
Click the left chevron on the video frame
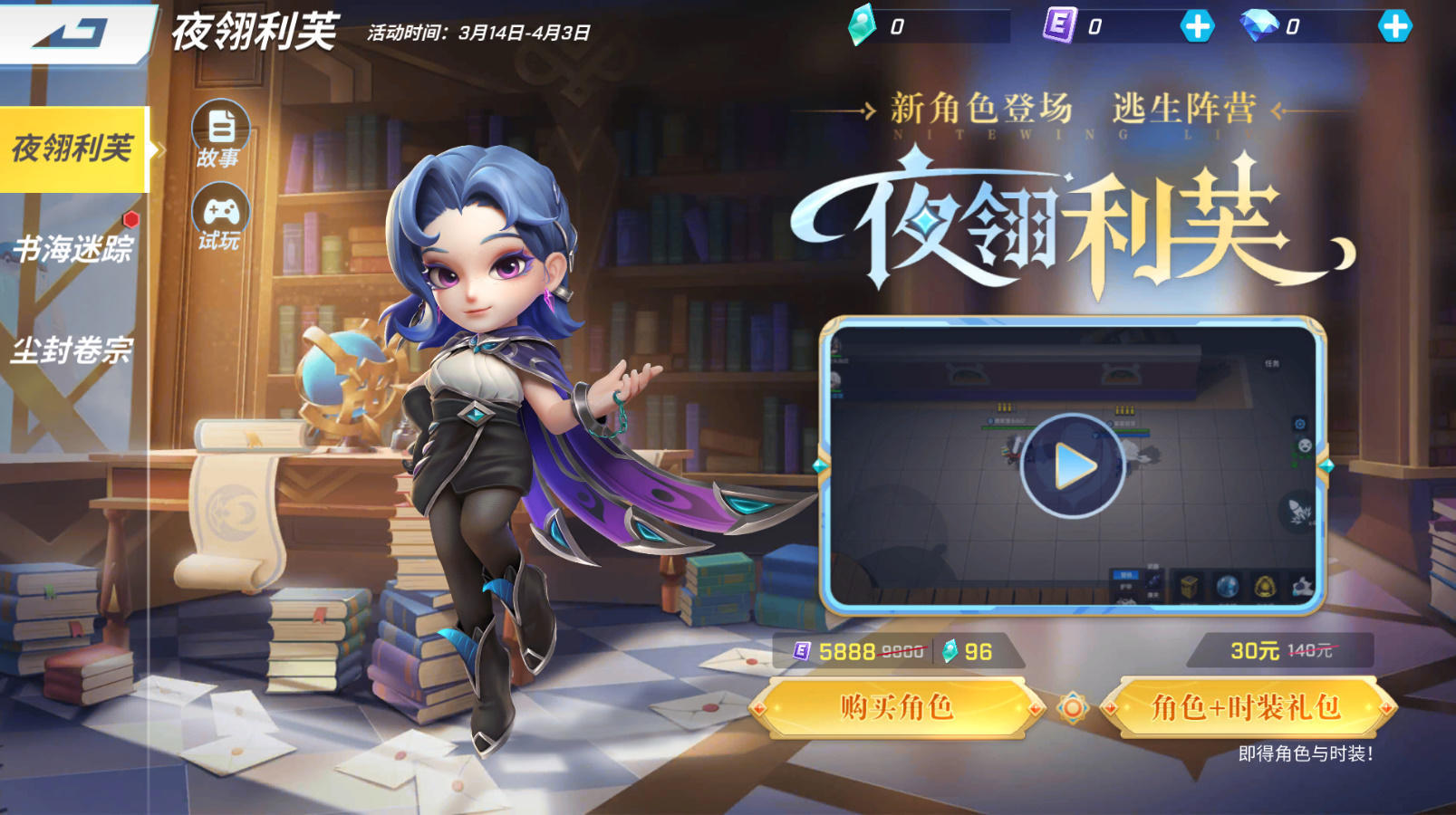coord(820,466)
